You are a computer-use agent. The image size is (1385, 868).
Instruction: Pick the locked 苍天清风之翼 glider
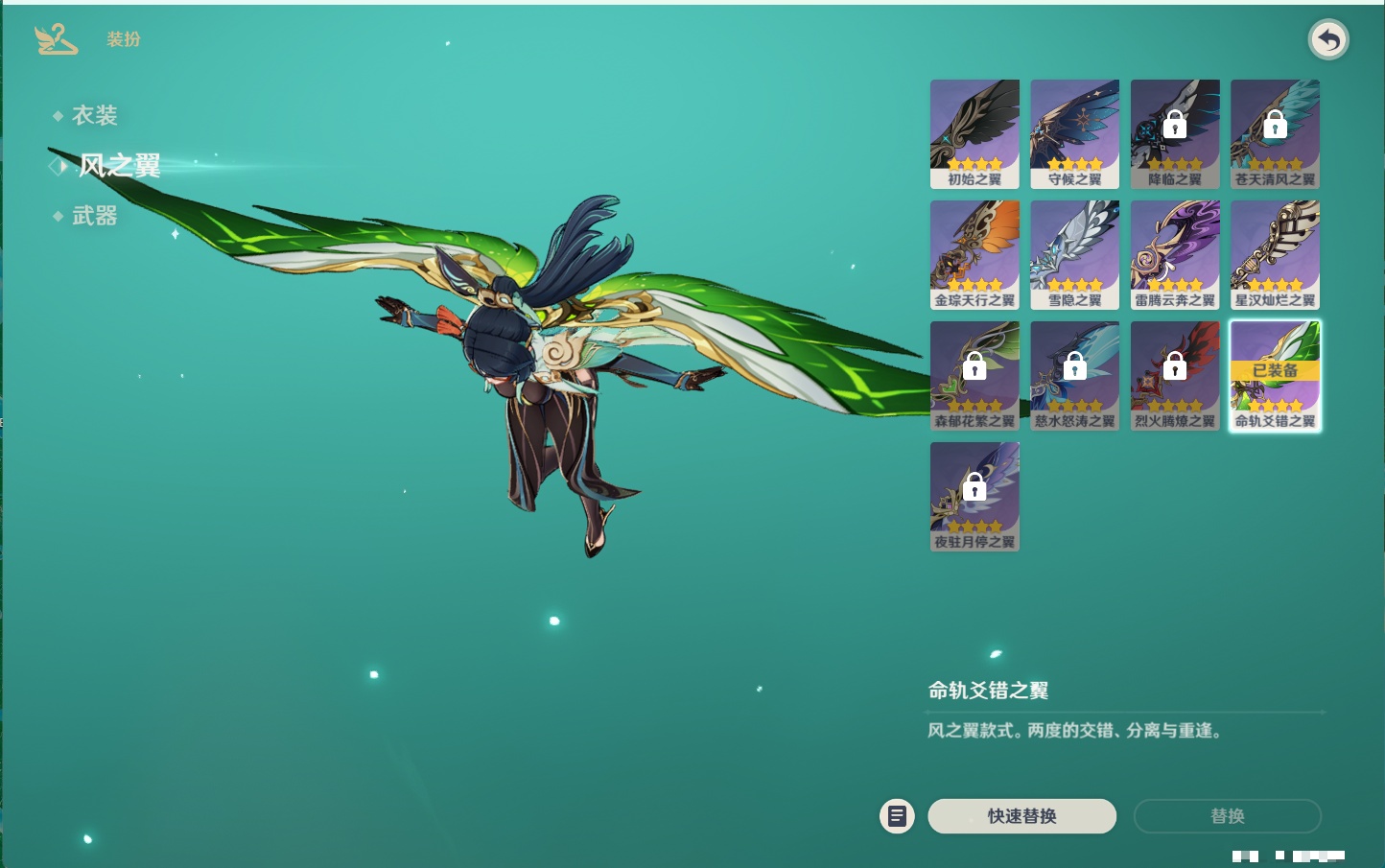1275,133
